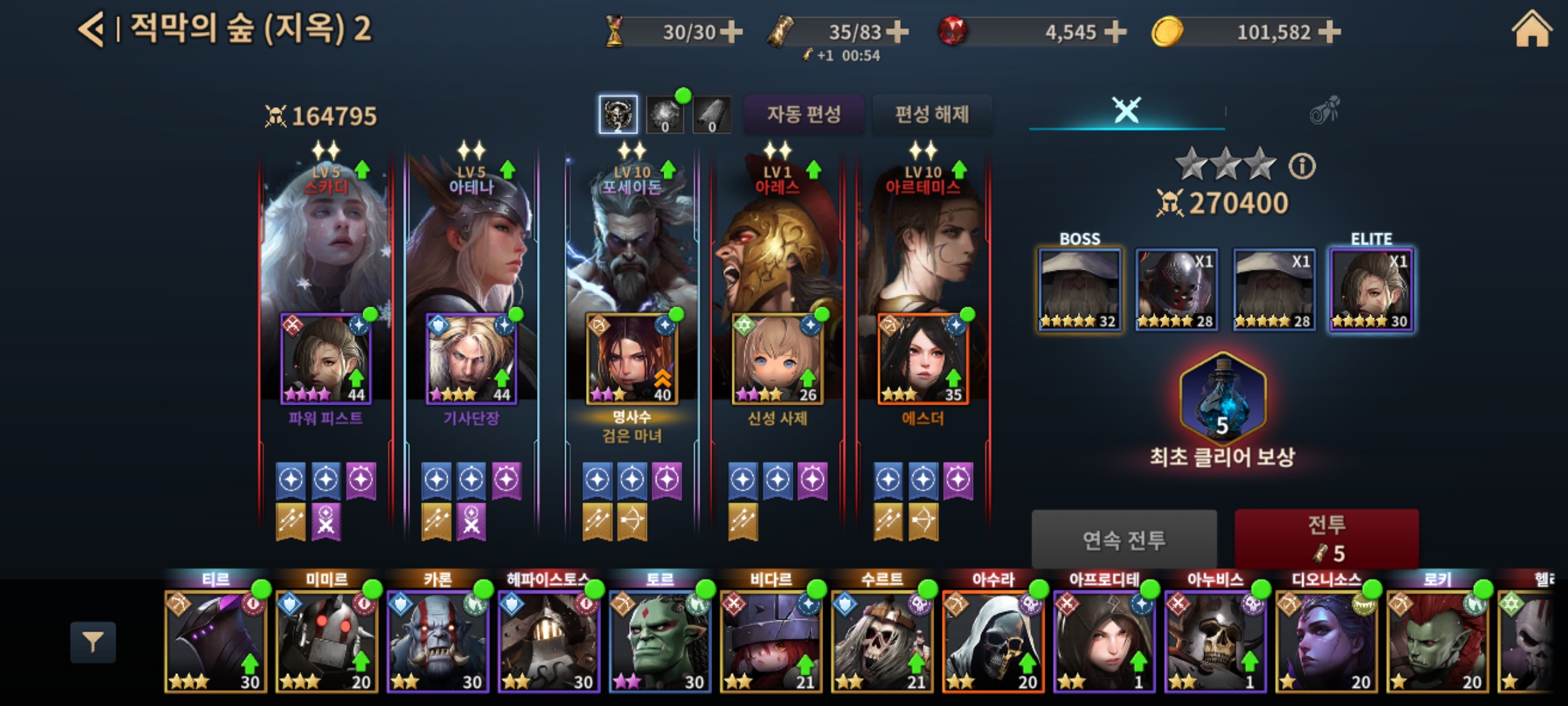Start the battle with the red 전투 button
1568x706 pixels.
(1326, 539)
